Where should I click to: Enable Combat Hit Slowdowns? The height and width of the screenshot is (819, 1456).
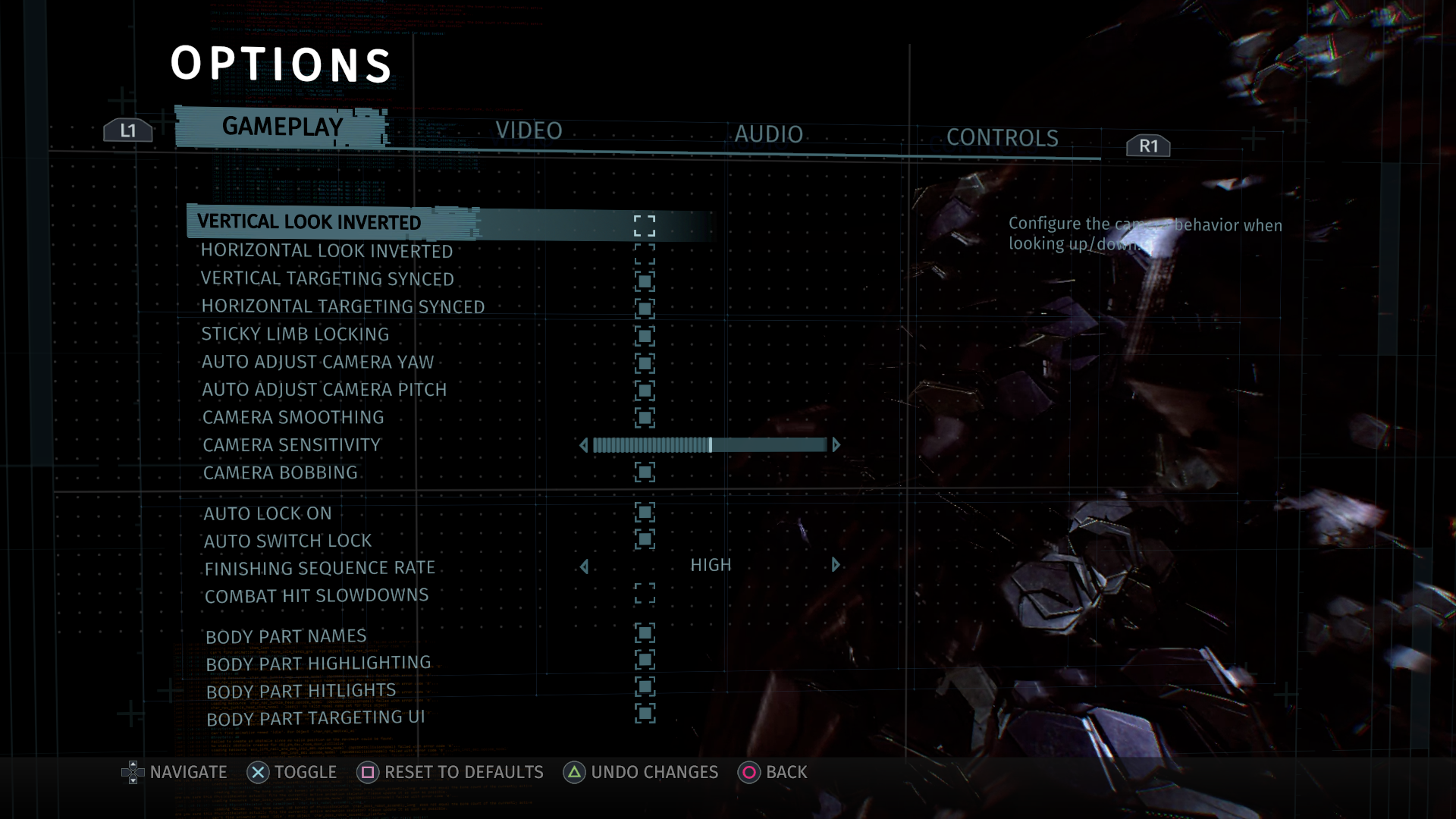(x=645, y=594)
